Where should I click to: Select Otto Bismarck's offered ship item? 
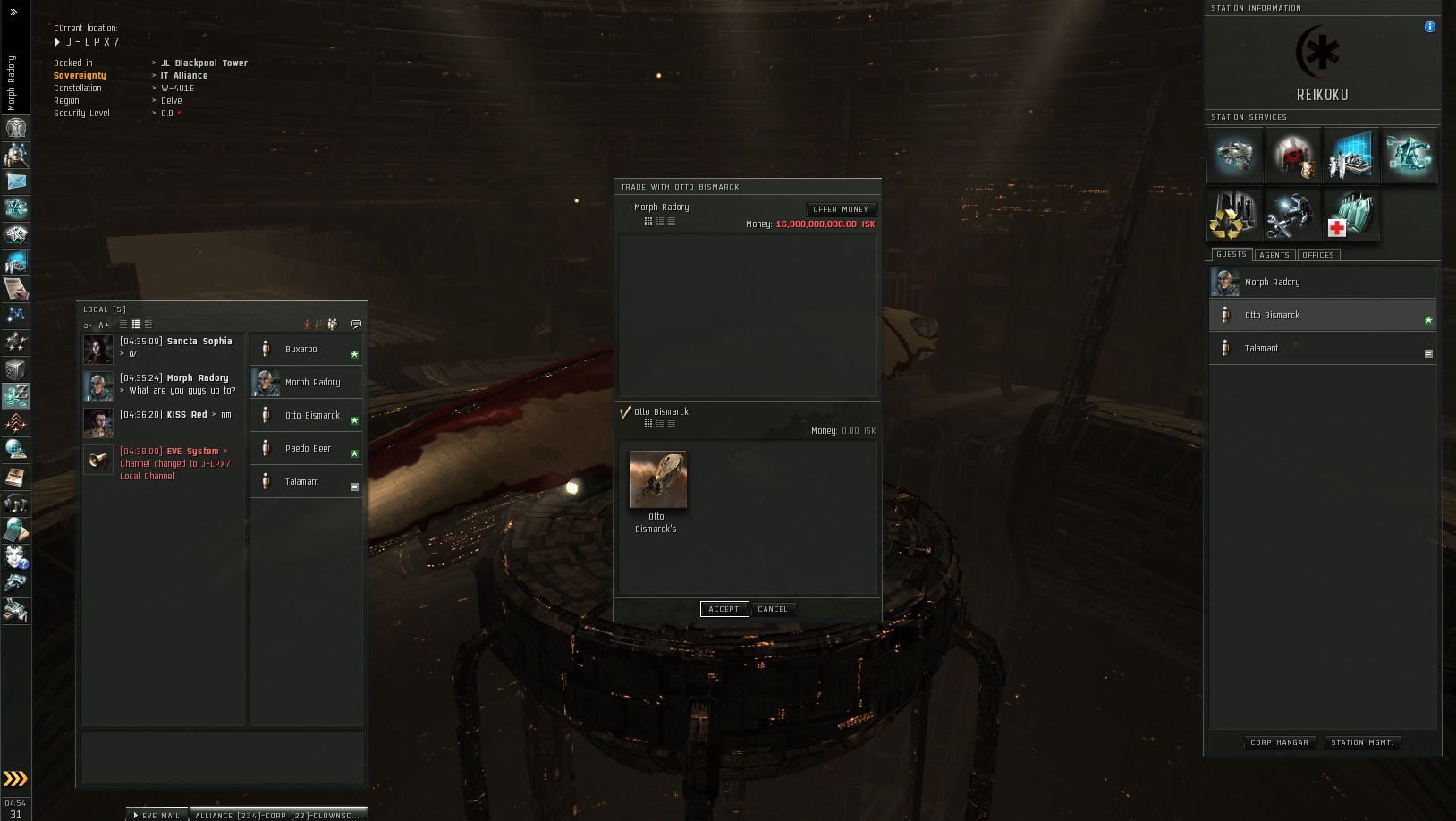657,480
